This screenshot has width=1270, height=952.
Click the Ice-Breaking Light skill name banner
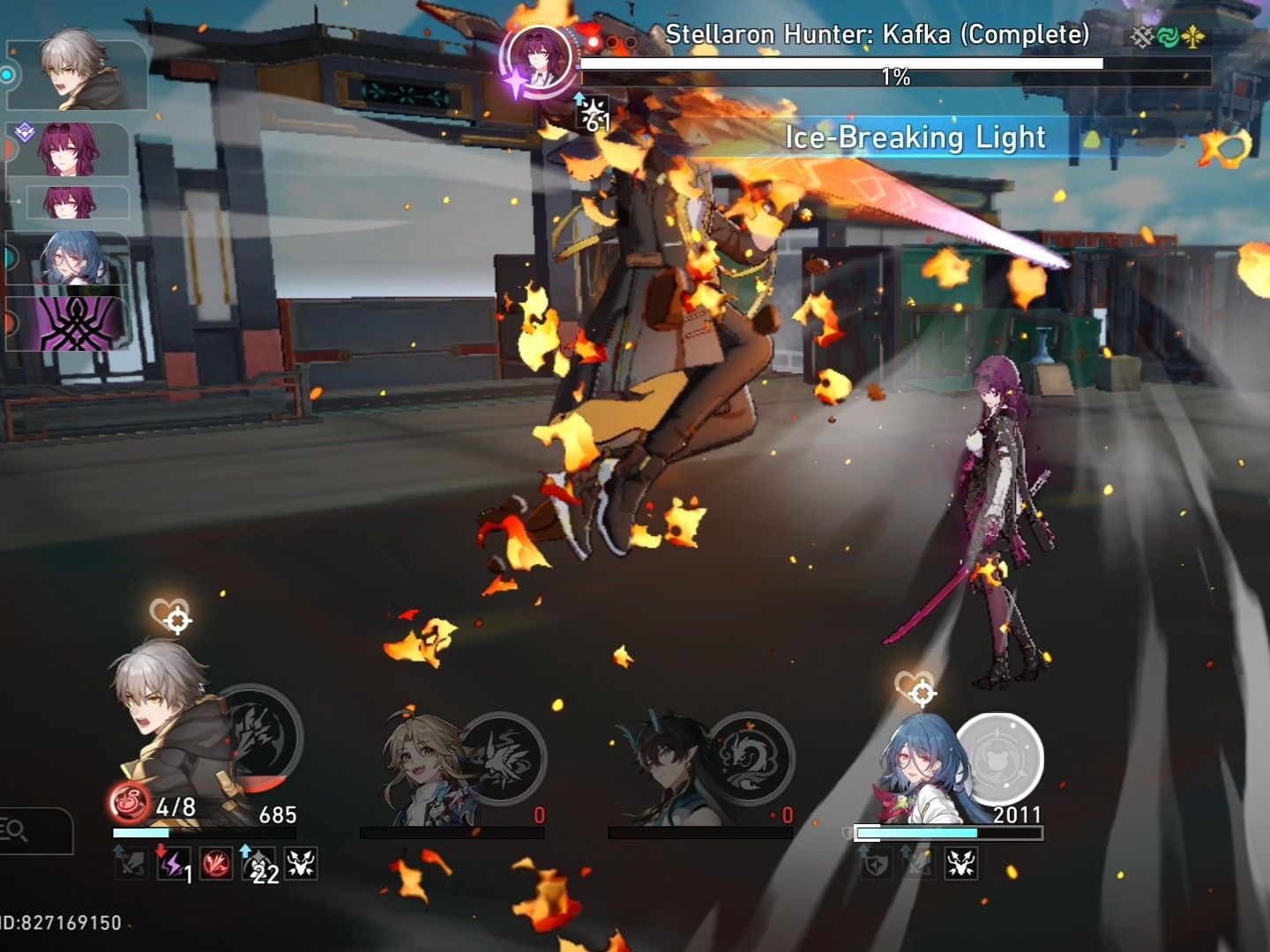[x=915, y=138]
